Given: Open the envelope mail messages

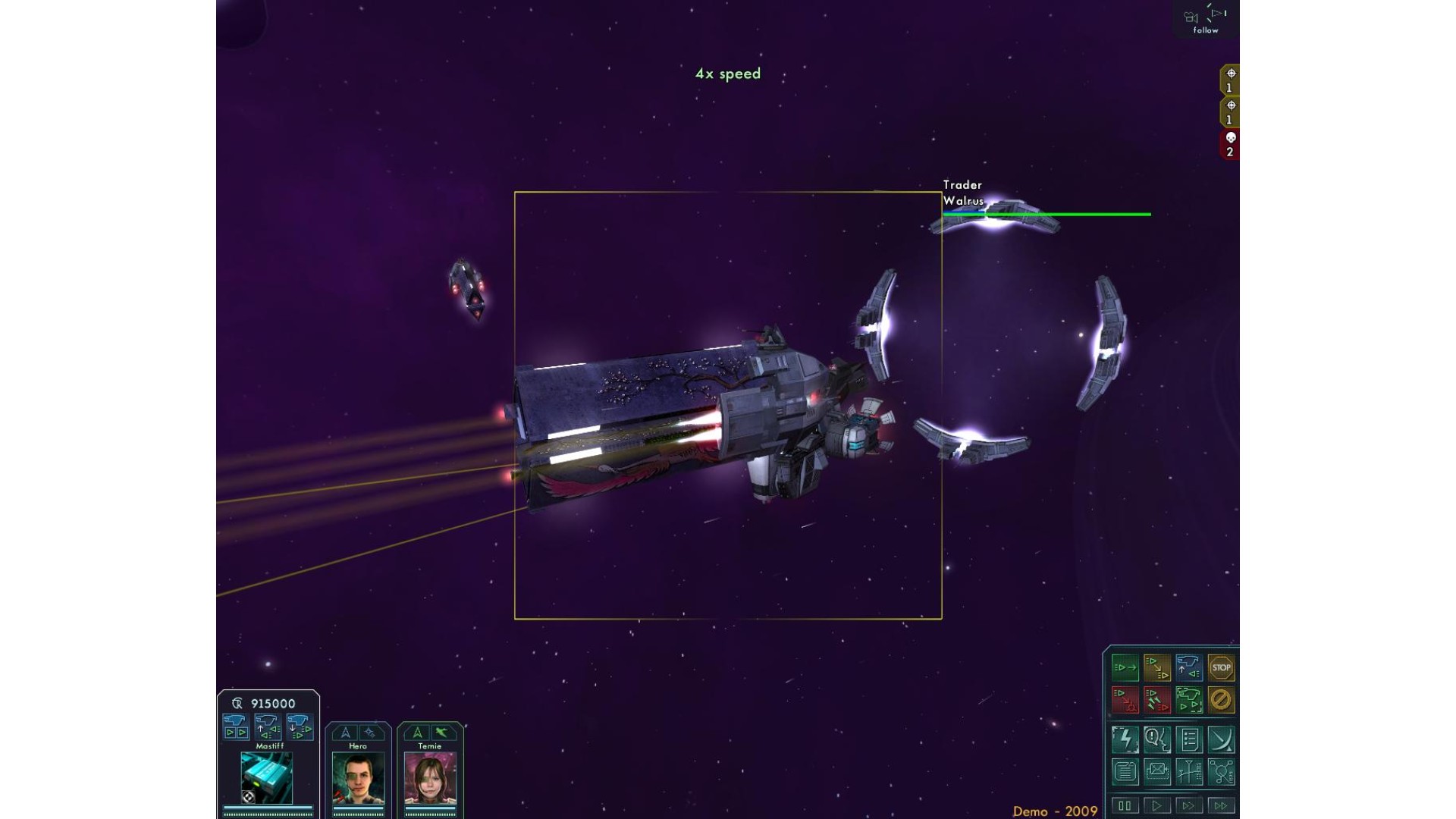Looking at the screenshot, I should pos(1157,772).
